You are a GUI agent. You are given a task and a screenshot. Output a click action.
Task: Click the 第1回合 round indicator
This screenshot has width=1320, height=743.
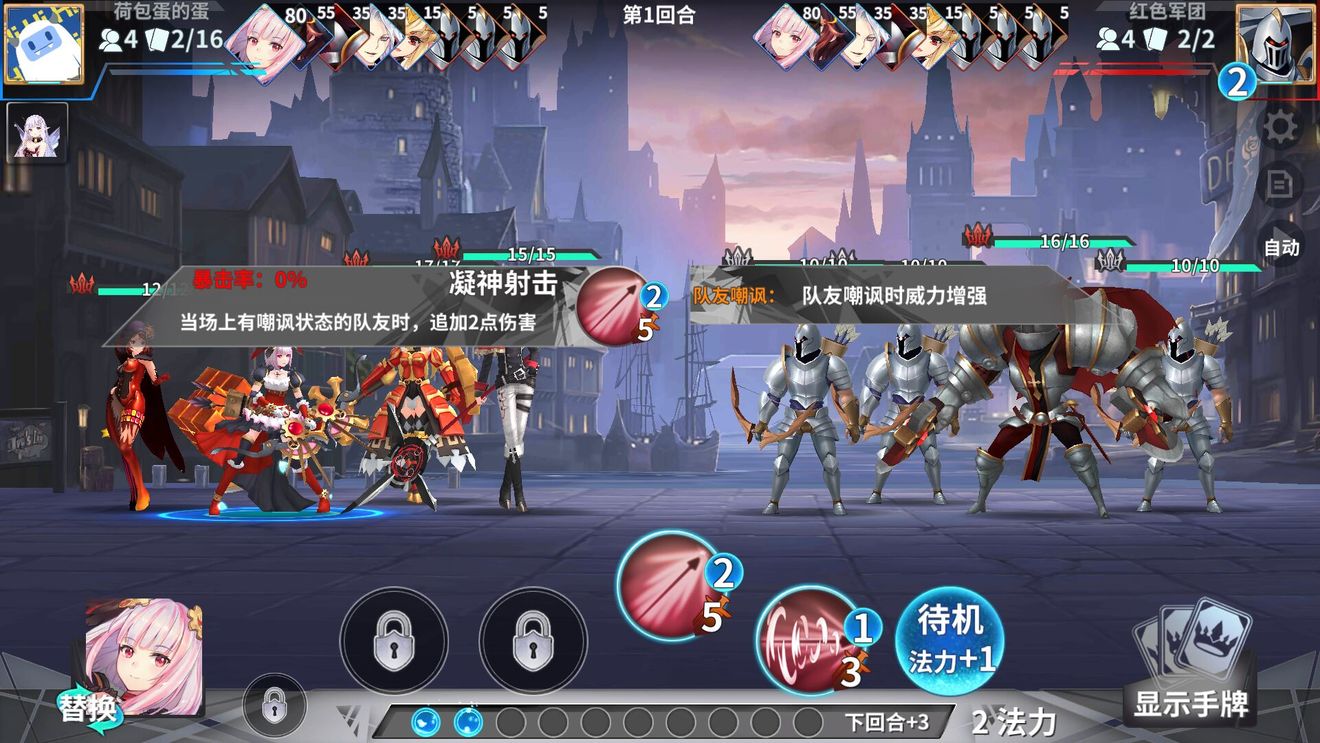[660, 15]
